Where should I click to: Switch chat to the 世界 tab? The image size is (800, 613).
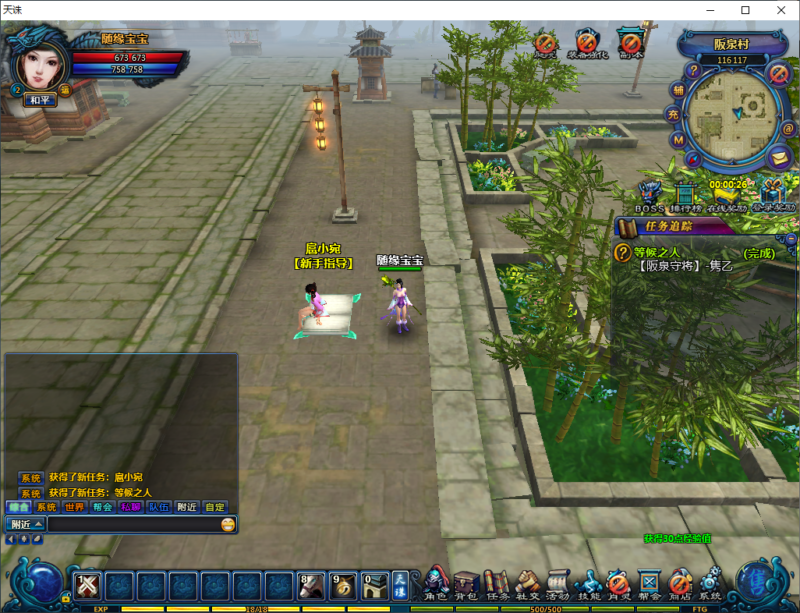(x=75, y=507)
